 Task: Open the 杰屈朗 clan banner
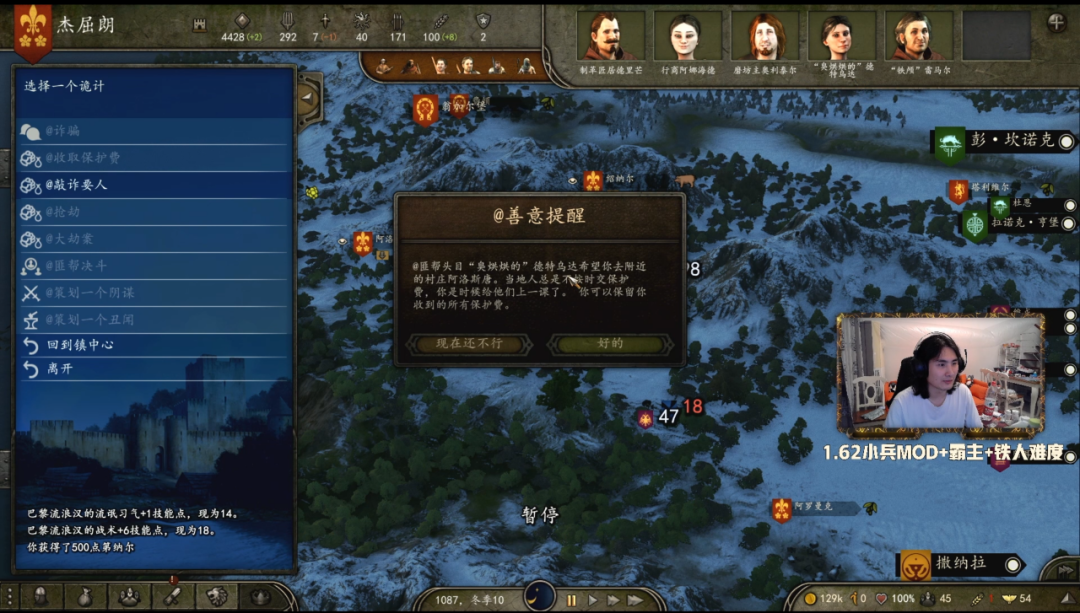32,25
